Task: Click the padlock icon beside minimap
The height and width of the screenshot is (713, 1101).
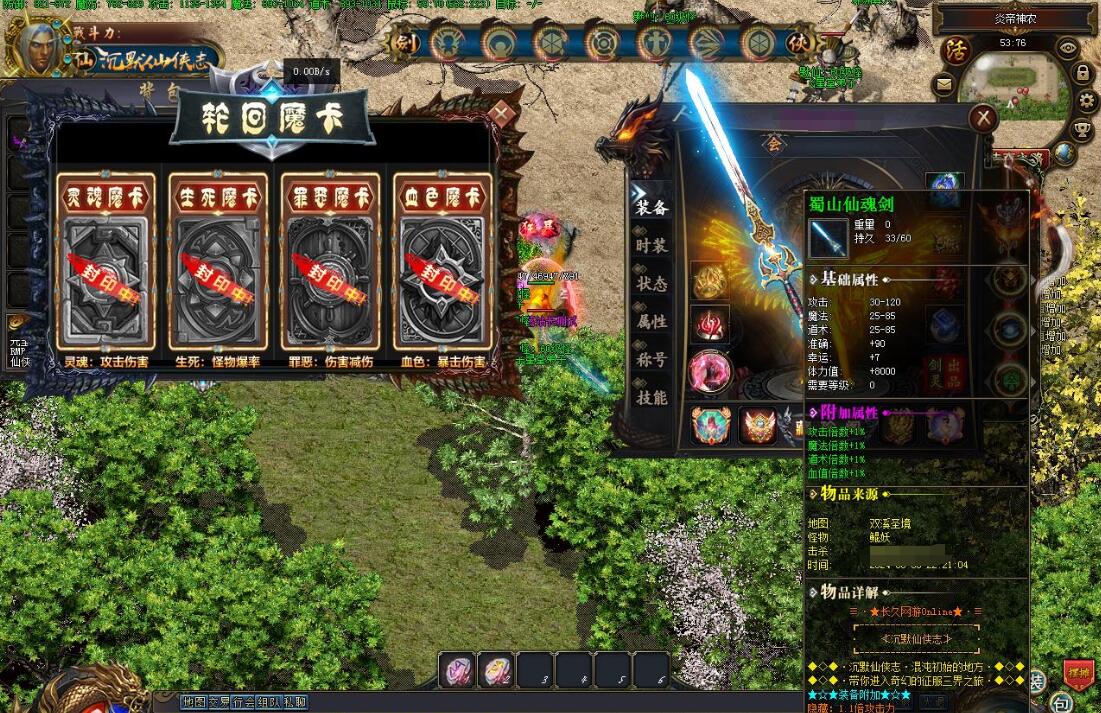Action: click(1082, 73)
